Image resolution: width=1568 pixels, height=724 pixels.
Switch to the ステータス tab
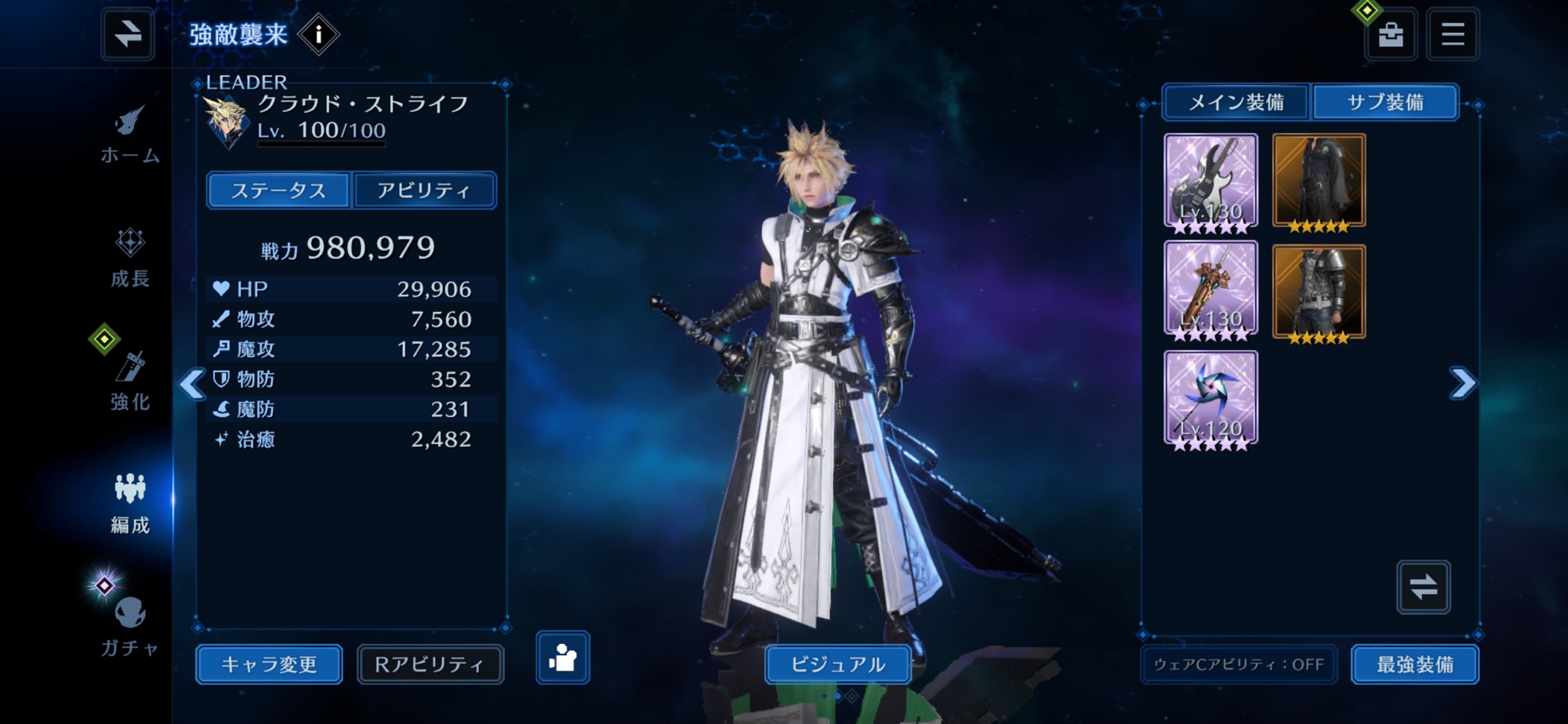278,190
